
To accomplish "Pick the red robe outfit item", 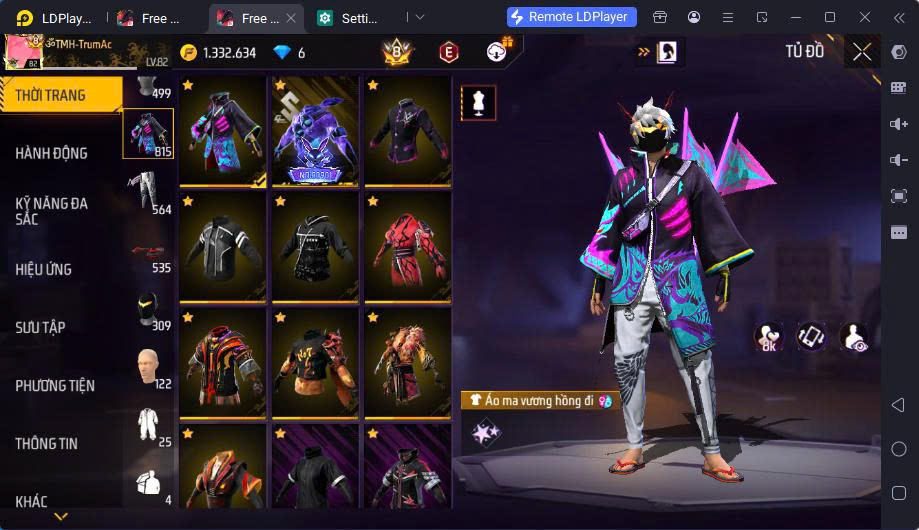I will click(x=407, y=246).
